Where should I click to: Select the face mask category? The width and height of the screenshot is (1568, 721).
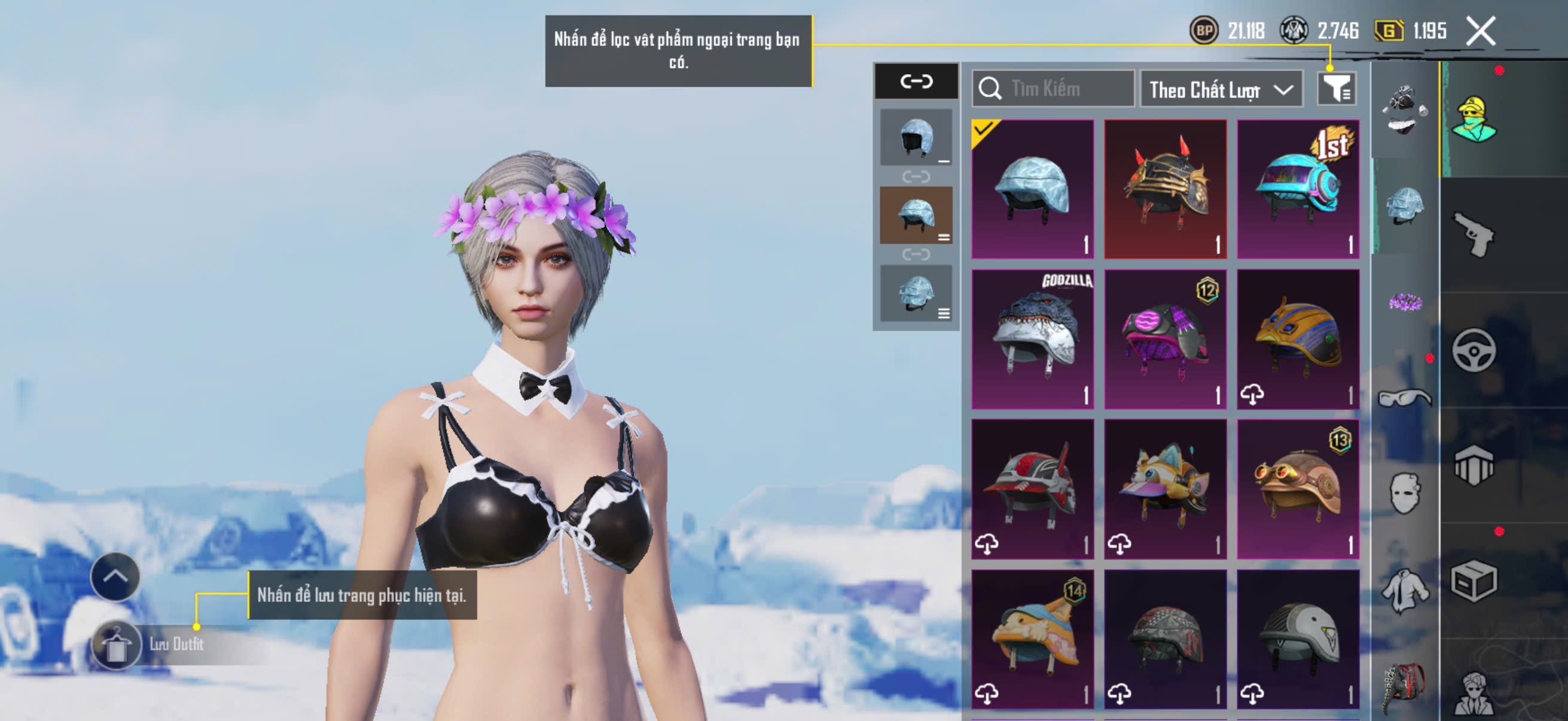point(1405,493)
